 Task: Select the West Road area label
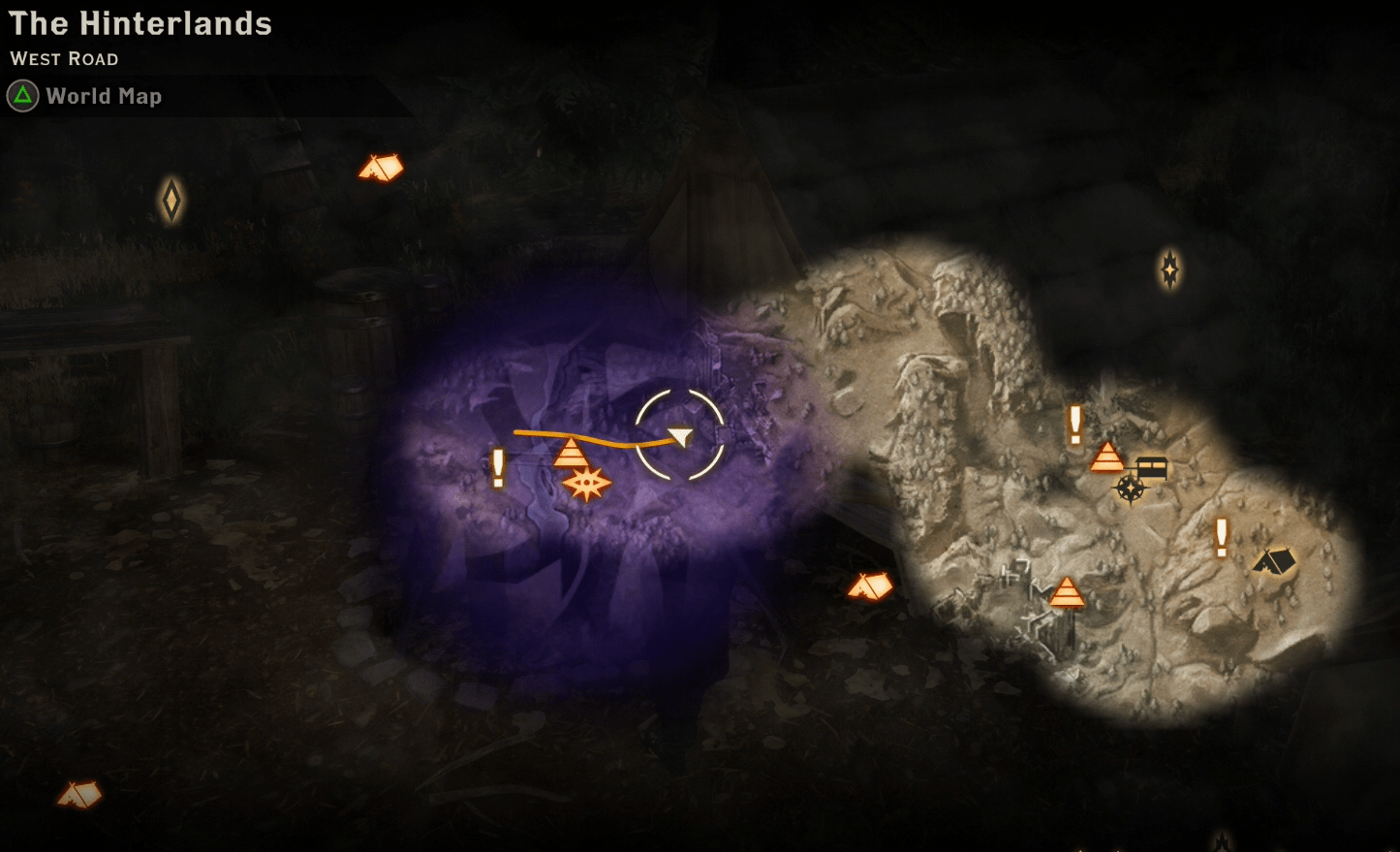(x=63, y=59)
